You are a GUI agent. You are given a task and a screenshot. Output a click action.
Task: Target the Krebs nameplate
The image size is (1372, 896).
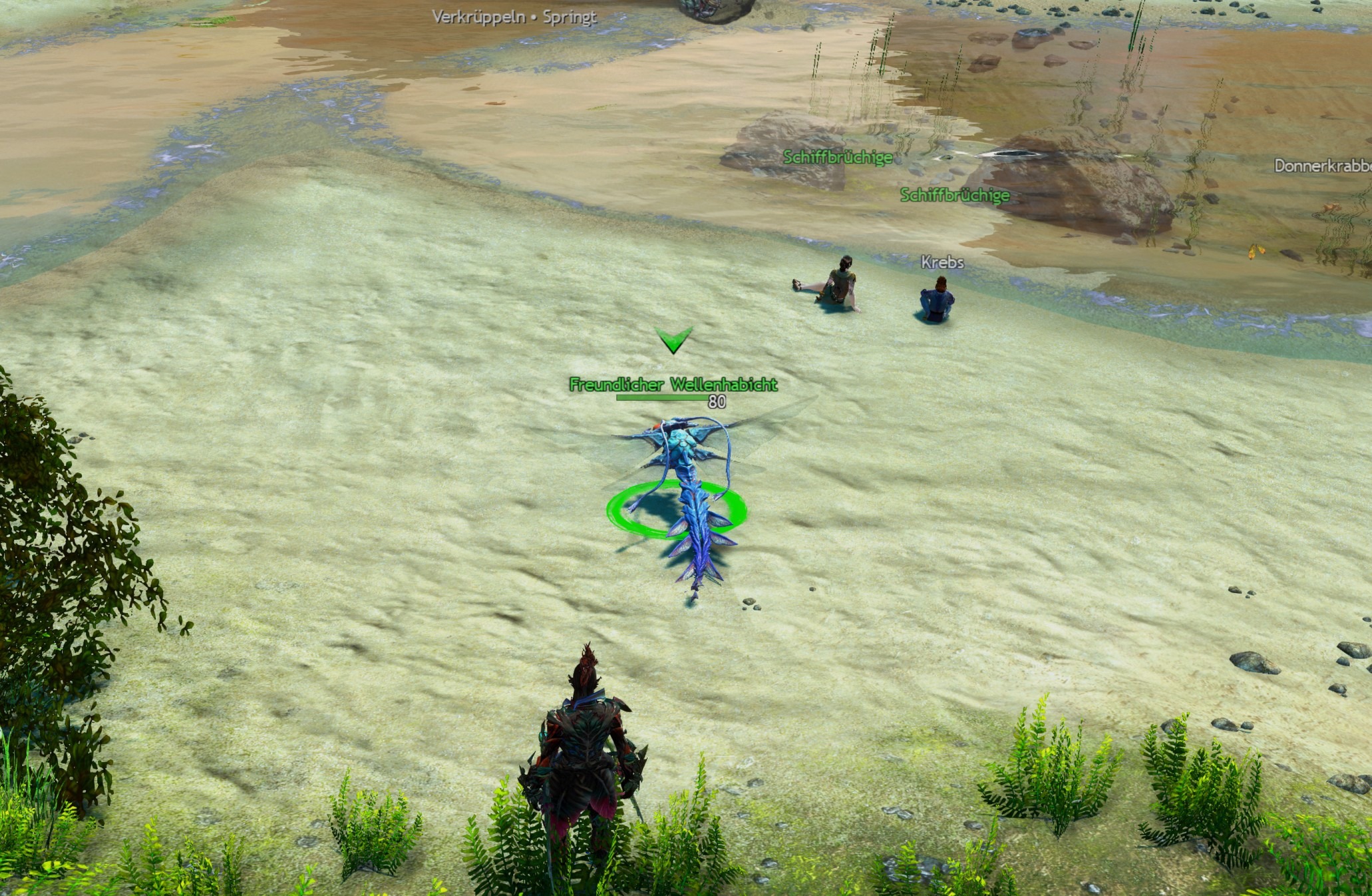click(x=942, y=262)
